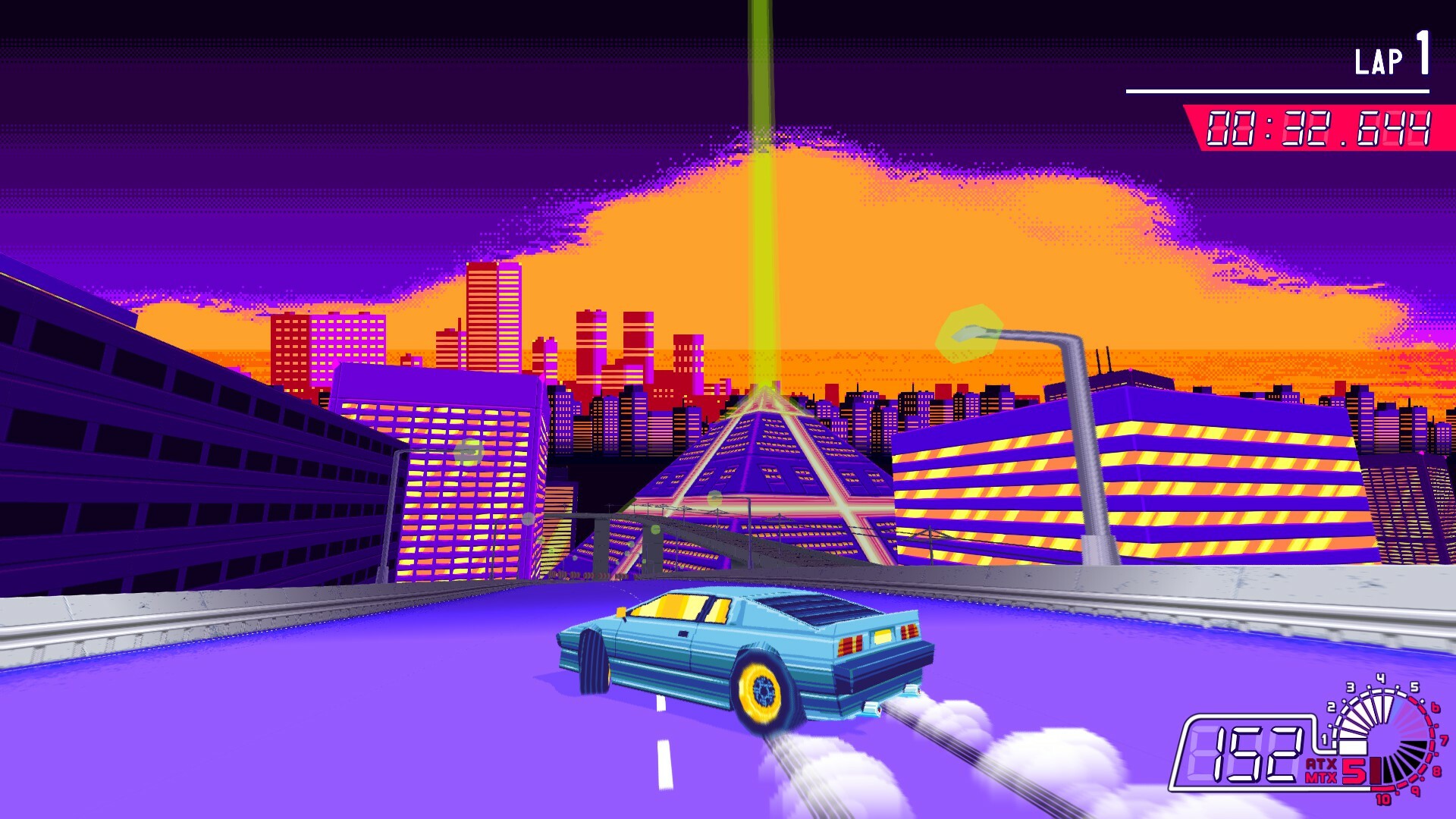1456x819 pixels.
Task: Select the 4 marker atop the tachometer arc
Action: click(x=1380, y=679)
